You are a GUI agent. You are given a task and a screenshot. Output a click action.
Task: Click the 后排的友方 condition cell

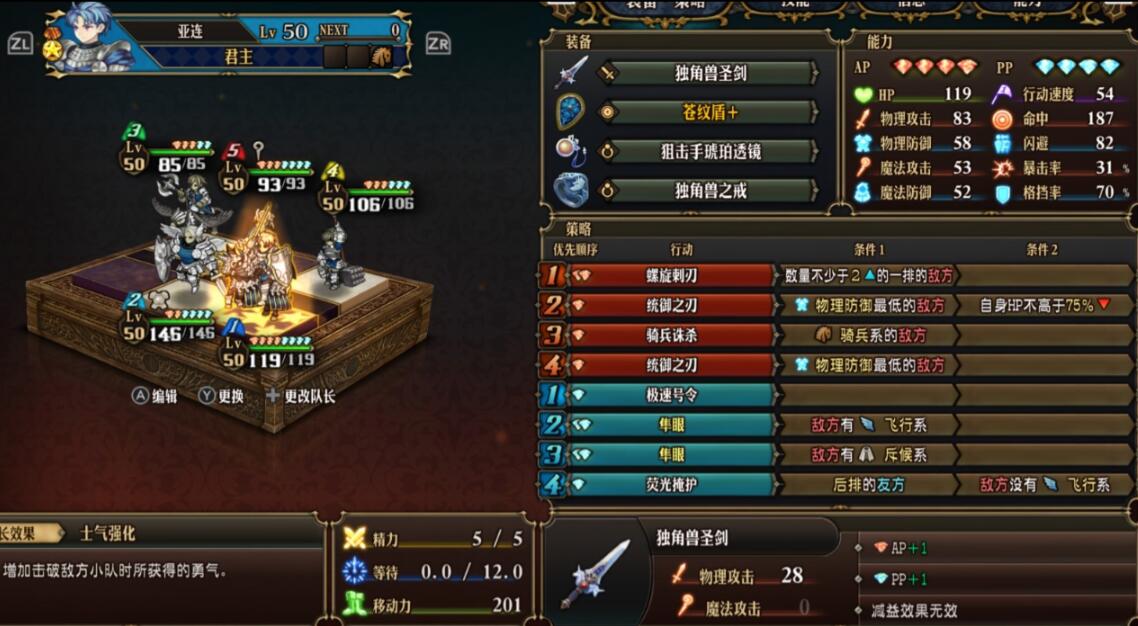click(866, 485)
